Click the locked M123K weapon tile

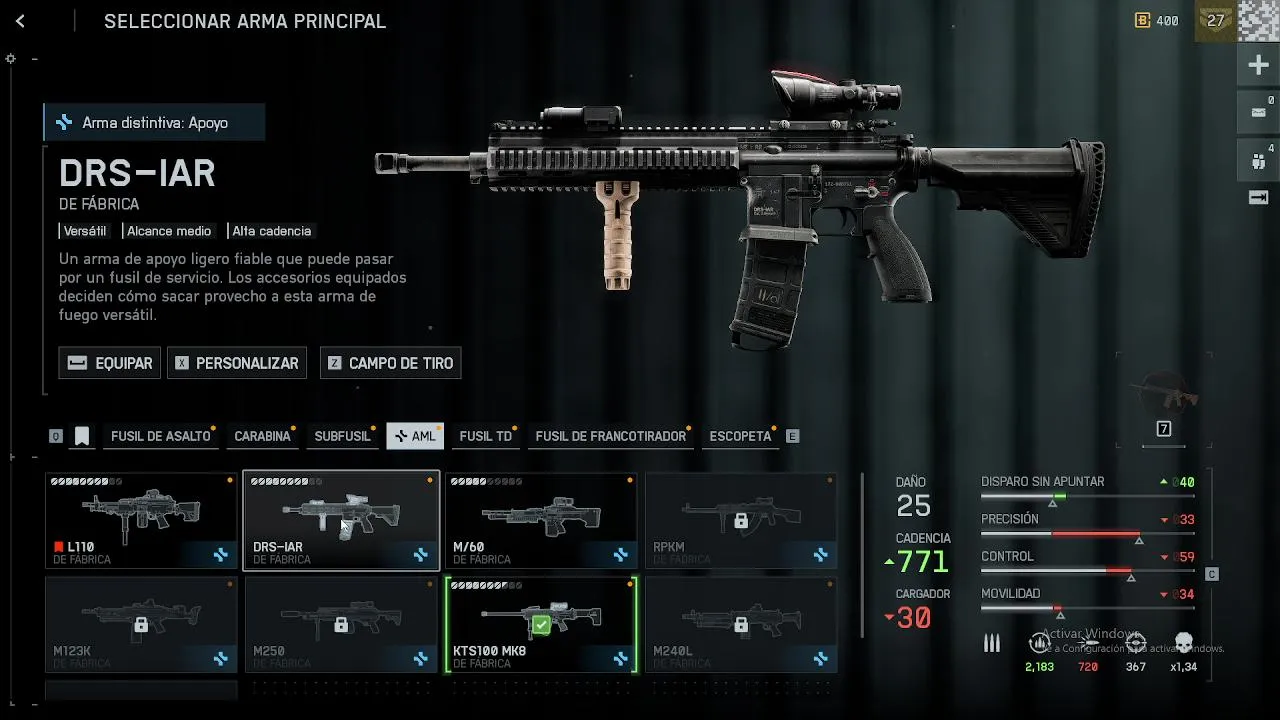[141, 625]
